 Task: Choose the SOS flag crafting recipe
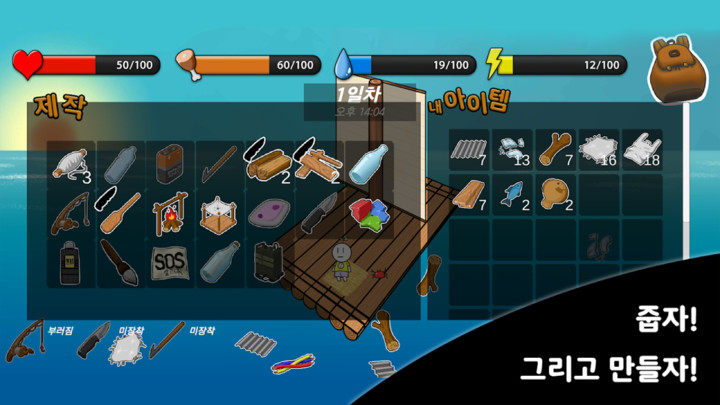tap(170, 263)
